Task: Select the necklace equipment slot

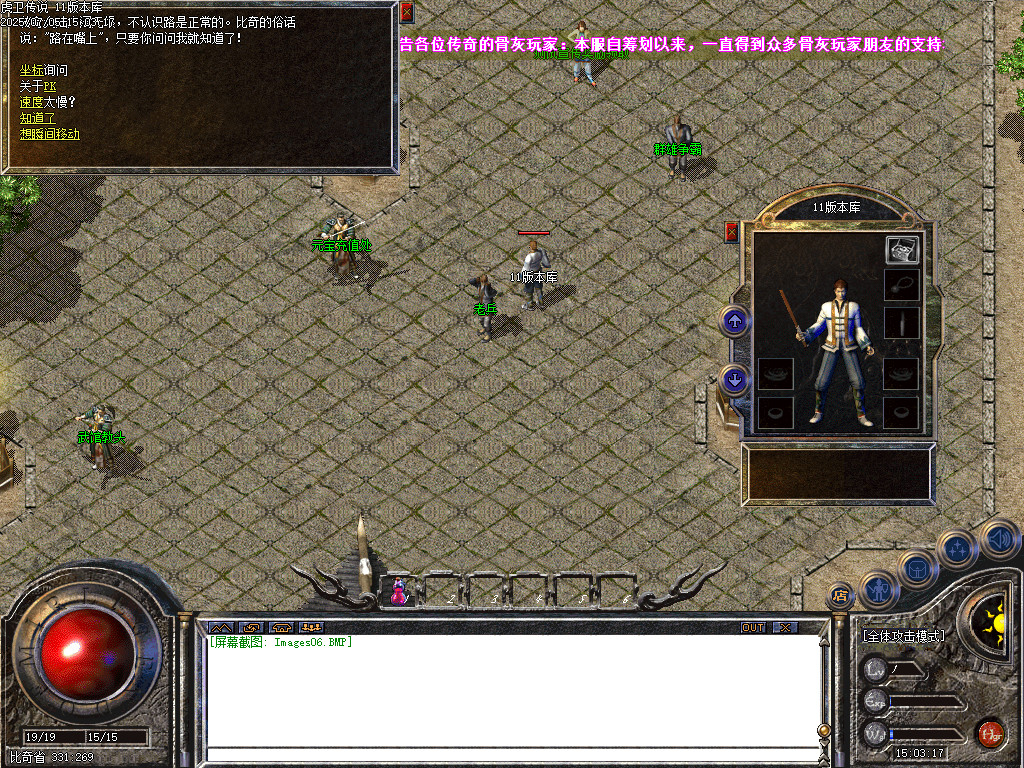Action: click(x=901, y=285)
